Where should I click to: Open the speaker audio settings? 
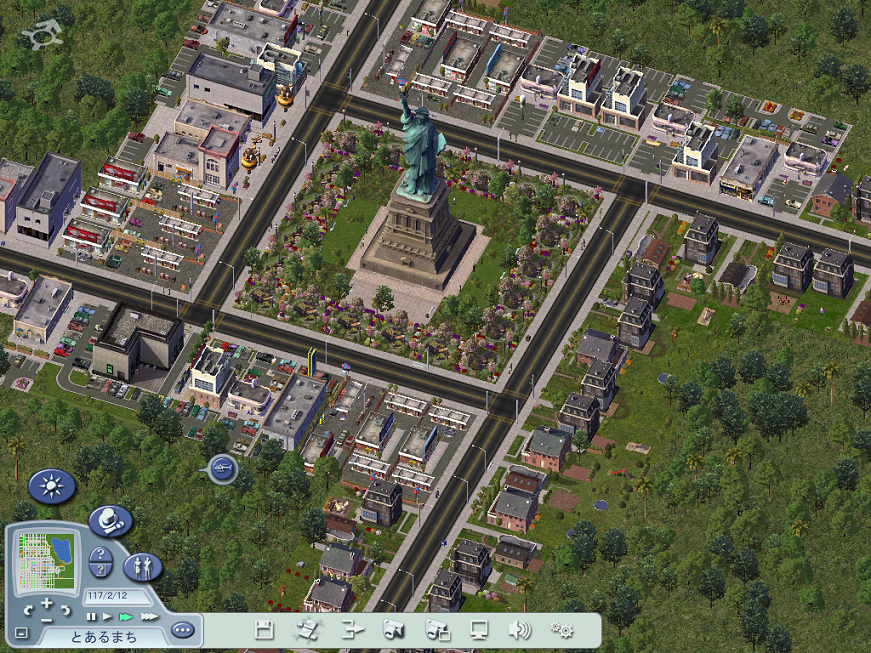[519, 630]
